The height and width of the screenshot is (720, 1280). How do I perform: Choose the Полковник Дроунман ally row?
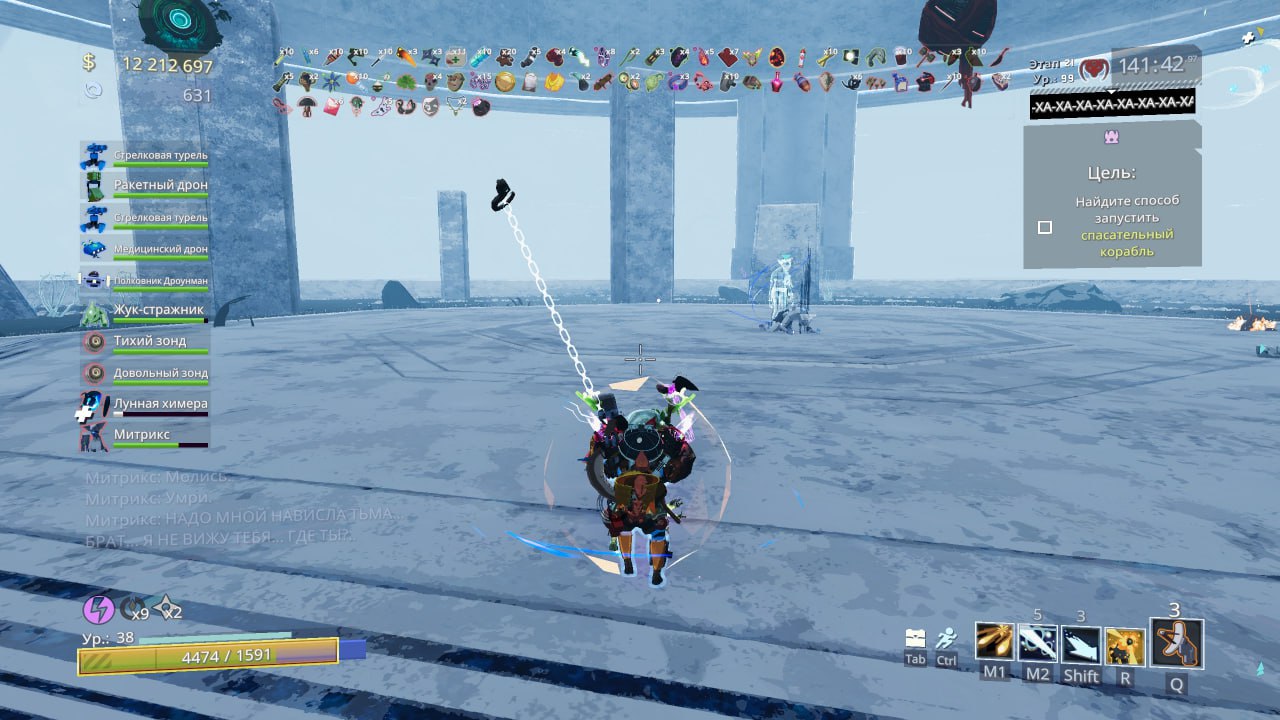(145, 281)
